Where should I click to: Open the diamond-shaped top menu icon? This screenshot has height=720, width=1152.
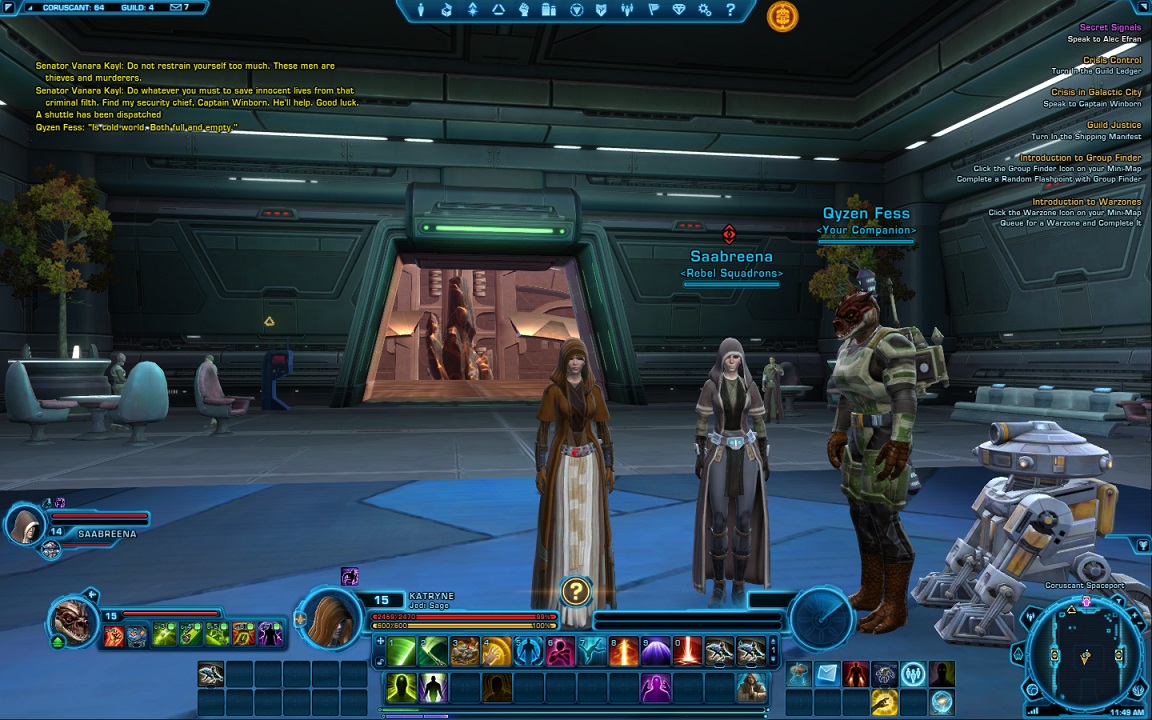(679, 10)
